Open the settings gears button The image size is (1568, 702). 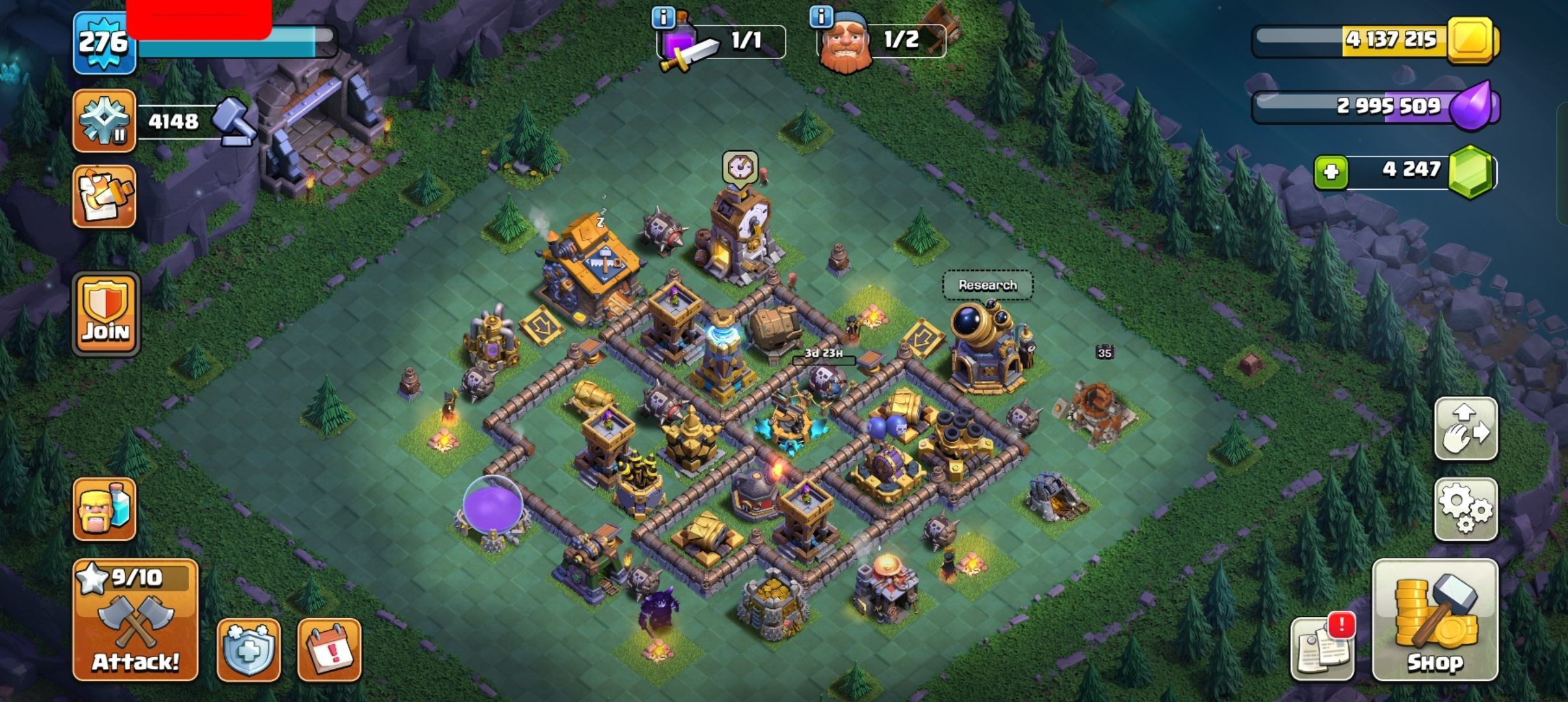1466,509
